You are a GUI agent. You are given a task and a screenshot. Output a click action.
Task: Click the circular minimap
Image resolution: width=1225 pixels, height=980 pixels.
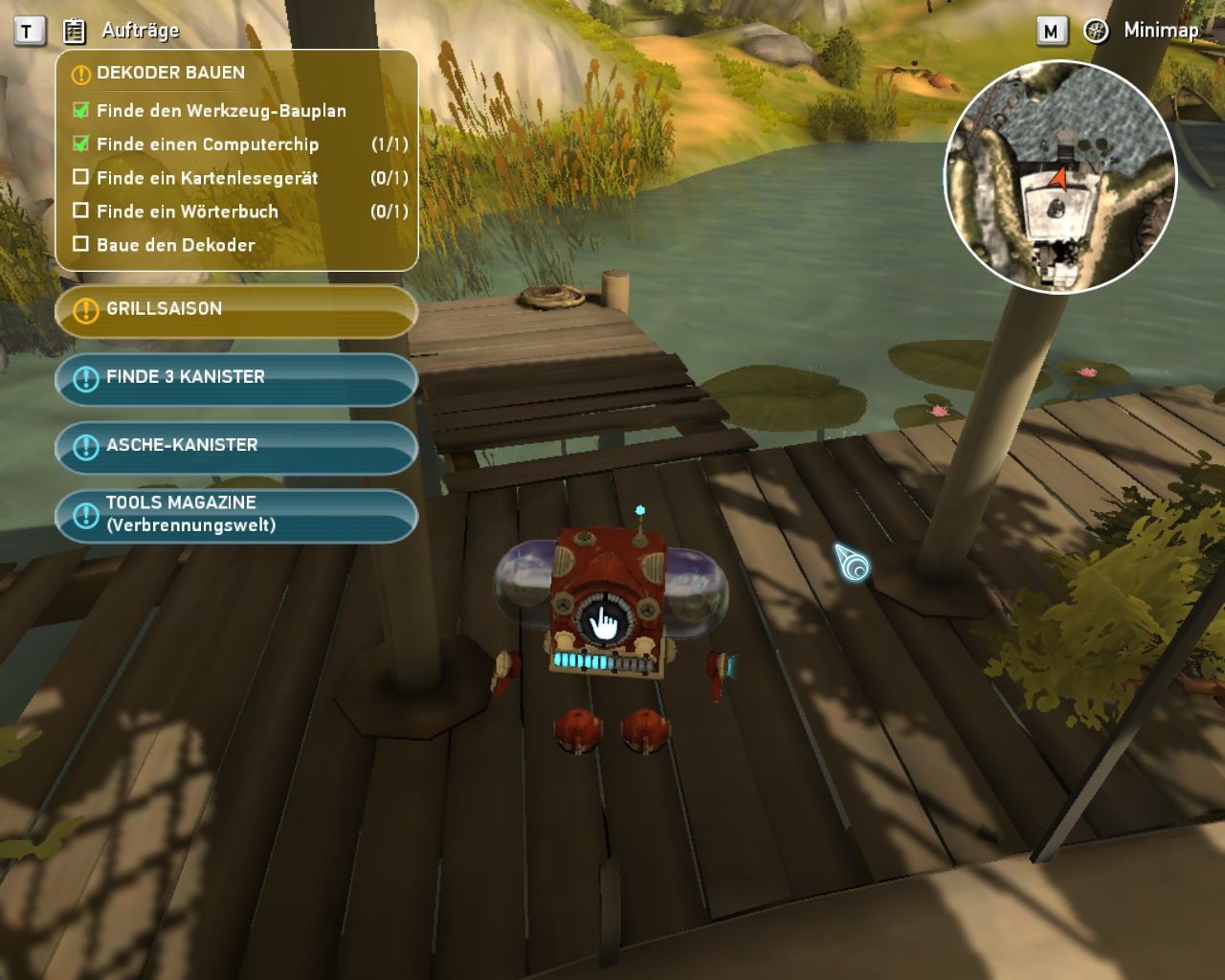click(1059, 176)
